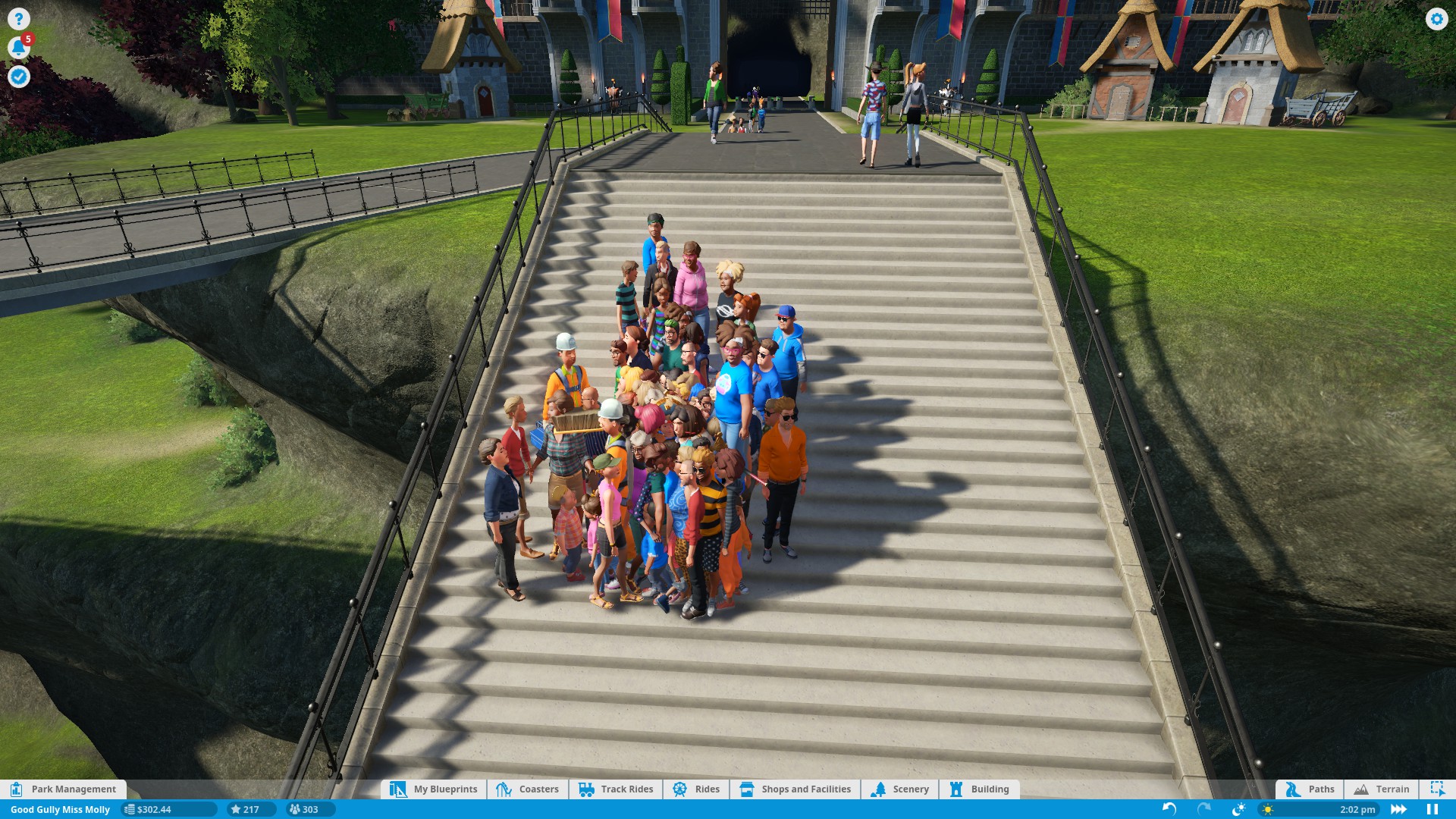
Task: Open the Building tools
Action: (x=979, y=789)
